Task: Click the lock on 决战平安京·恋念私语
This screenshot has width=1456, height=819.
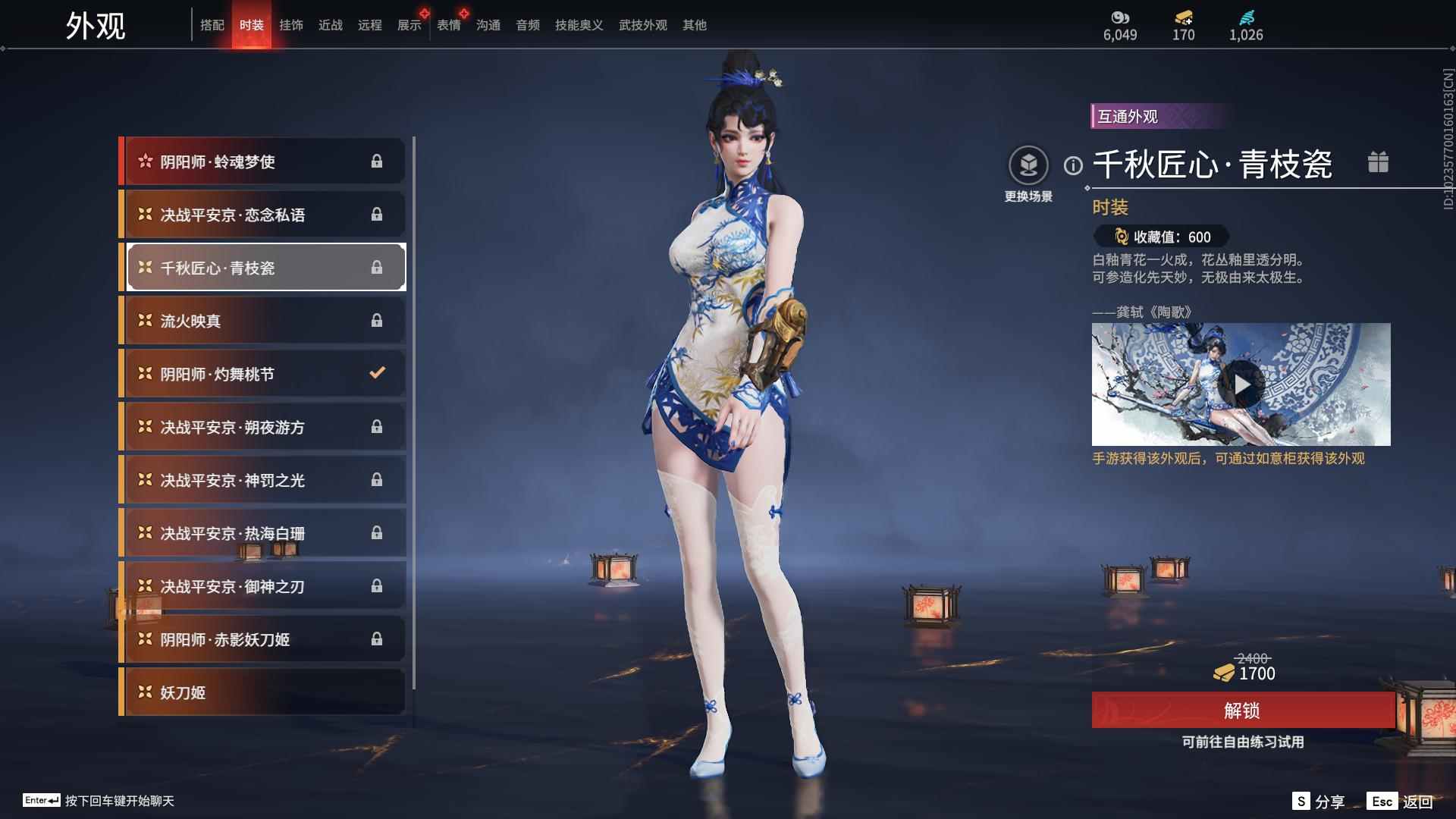Action: click(x=377, y=214)
